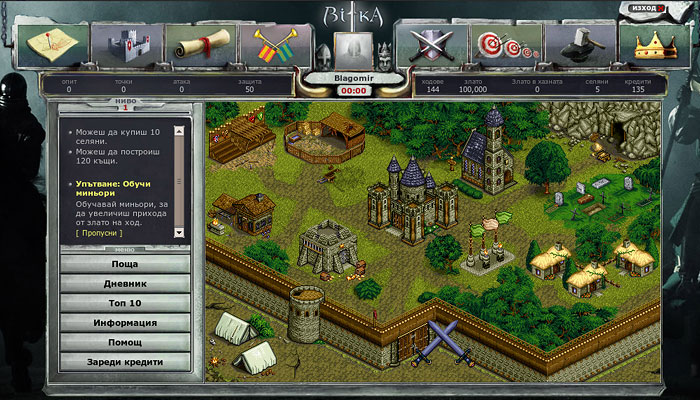Open the crossed swords and helmet icon
Screen dimensions: 700x400
pos(429,44)
